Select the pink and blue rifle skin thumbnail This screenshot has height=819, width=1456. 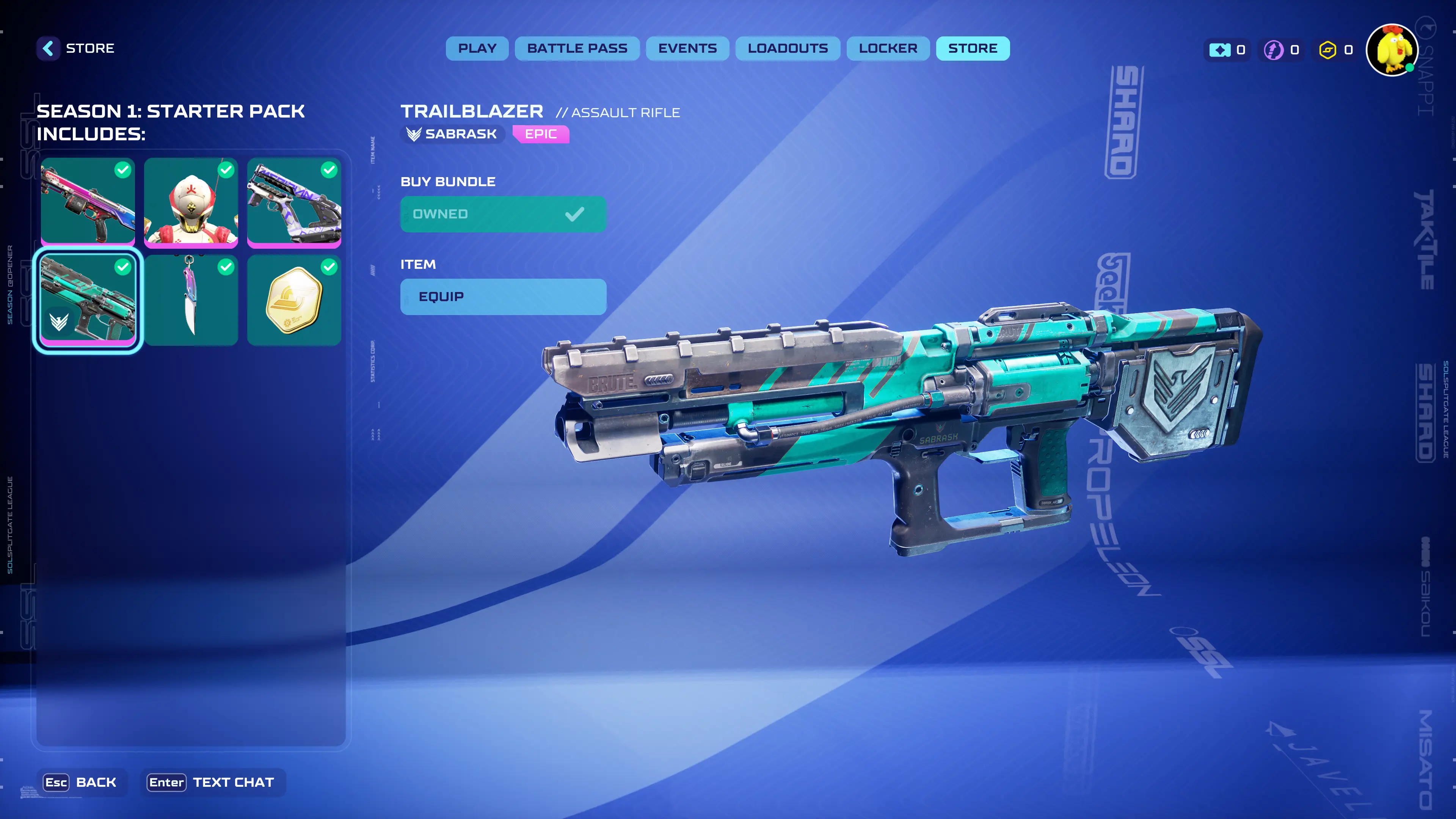click(x=88, y=202)
